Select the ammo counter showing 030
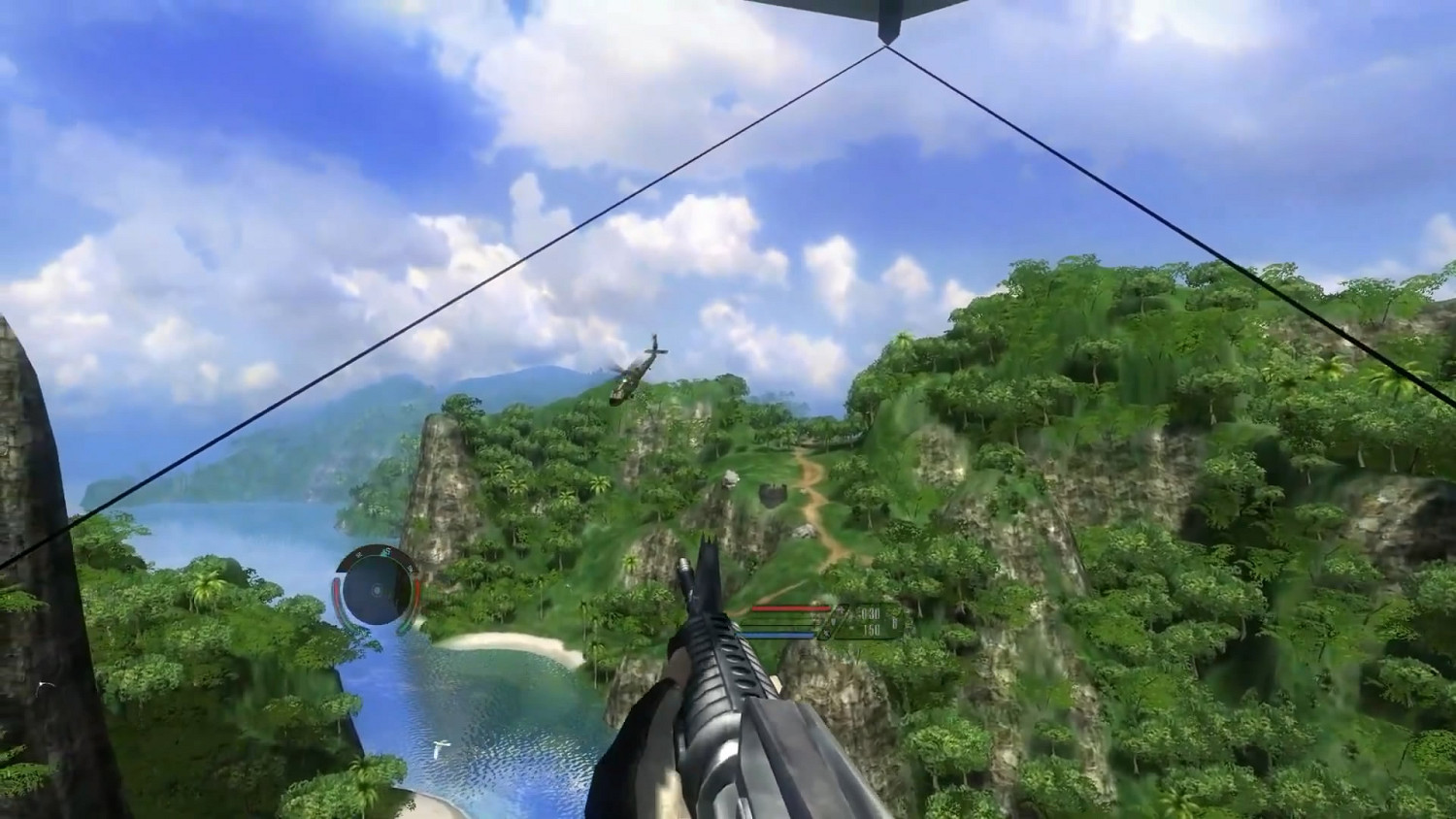The image size is (1456, 819). [870, 612]
